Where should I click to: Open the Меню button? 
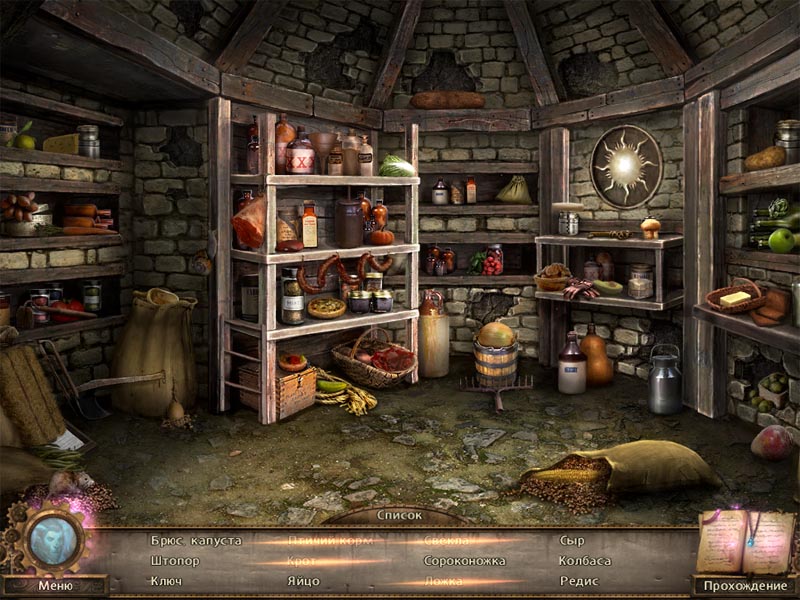55,586
